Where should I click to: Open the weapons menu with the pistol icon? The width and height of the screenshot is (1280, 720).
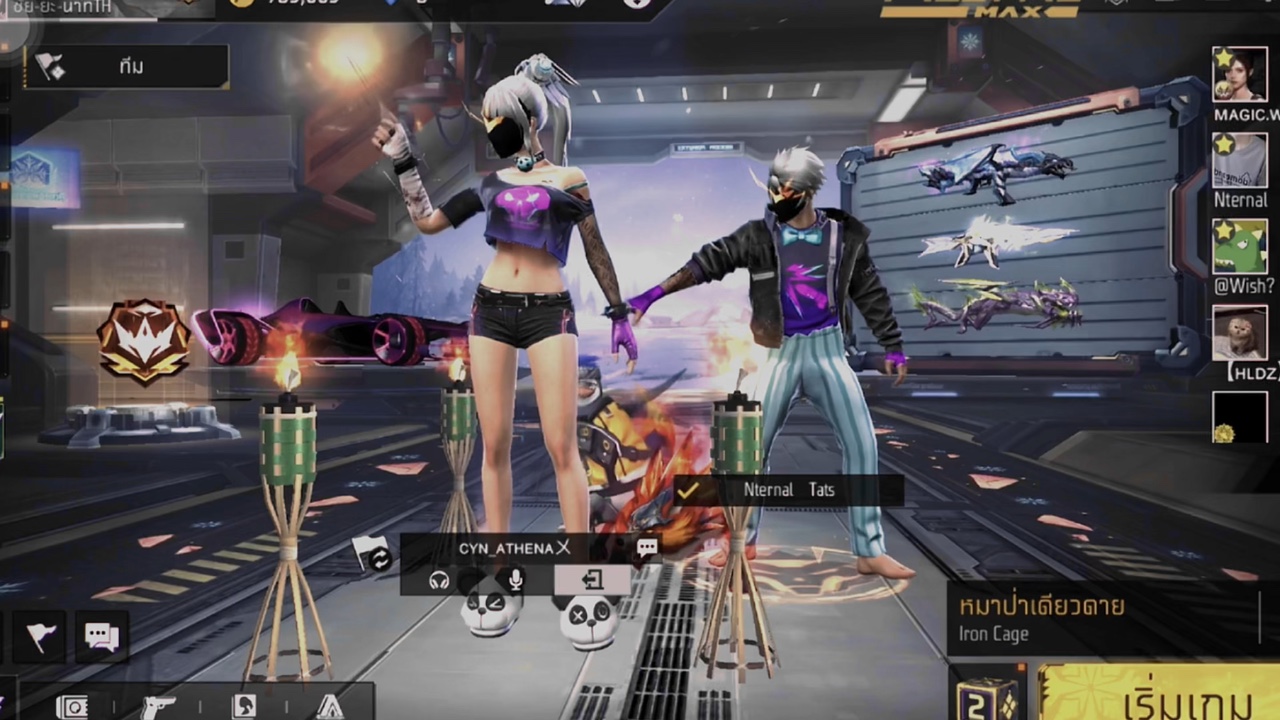pos(158,707)
